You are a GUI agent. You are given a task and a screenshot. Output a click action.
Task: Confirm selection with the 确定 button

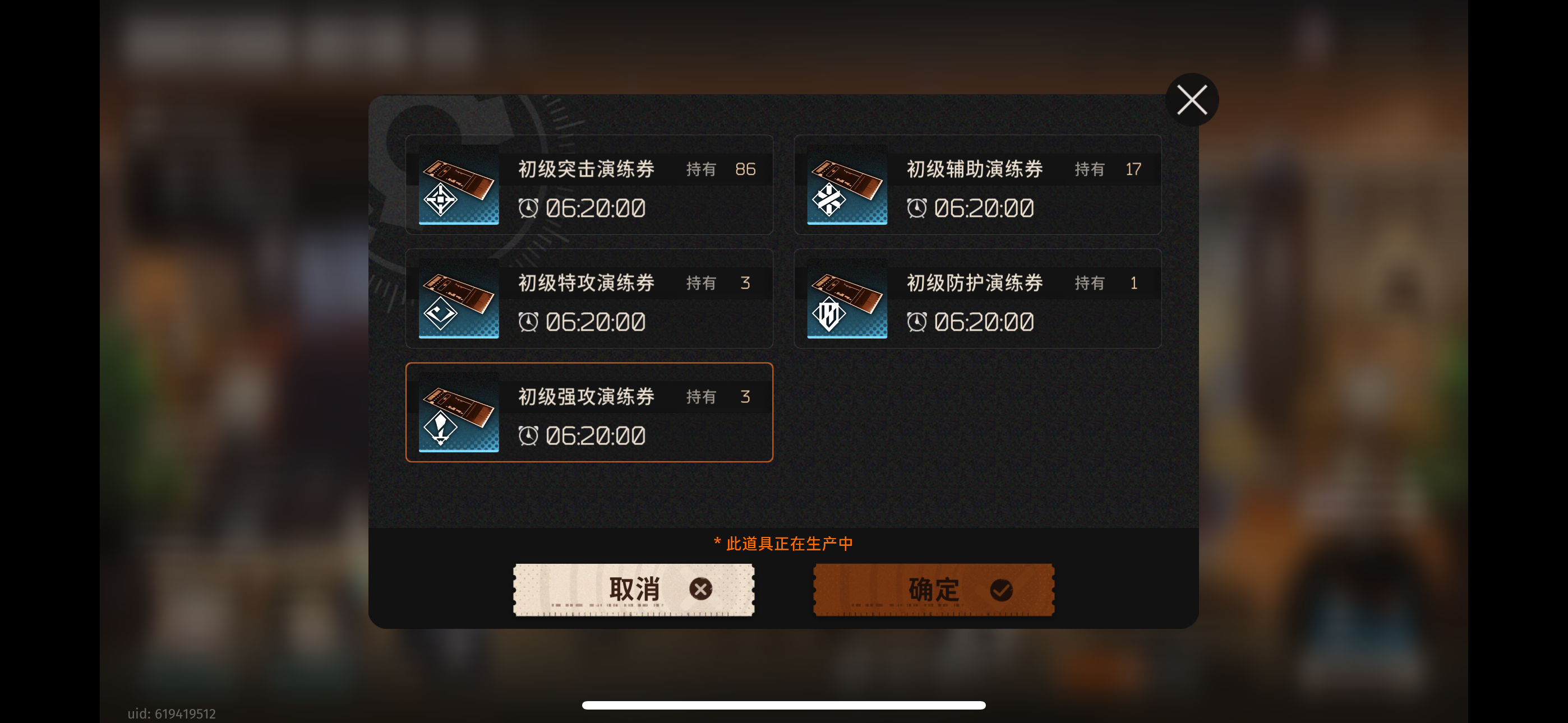(933, 588)
